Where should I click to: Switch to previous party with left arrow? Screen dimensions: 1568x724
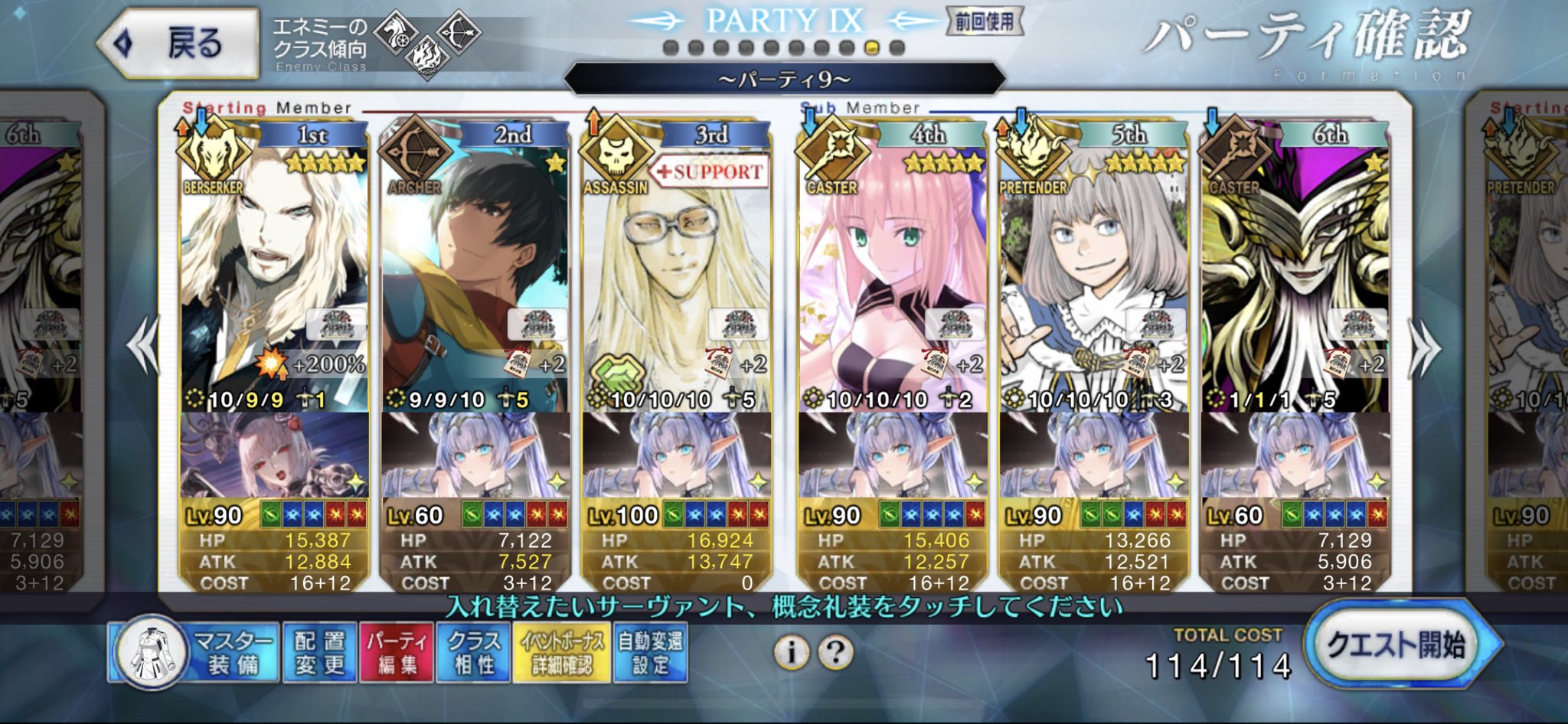click(x=144, y=347)
